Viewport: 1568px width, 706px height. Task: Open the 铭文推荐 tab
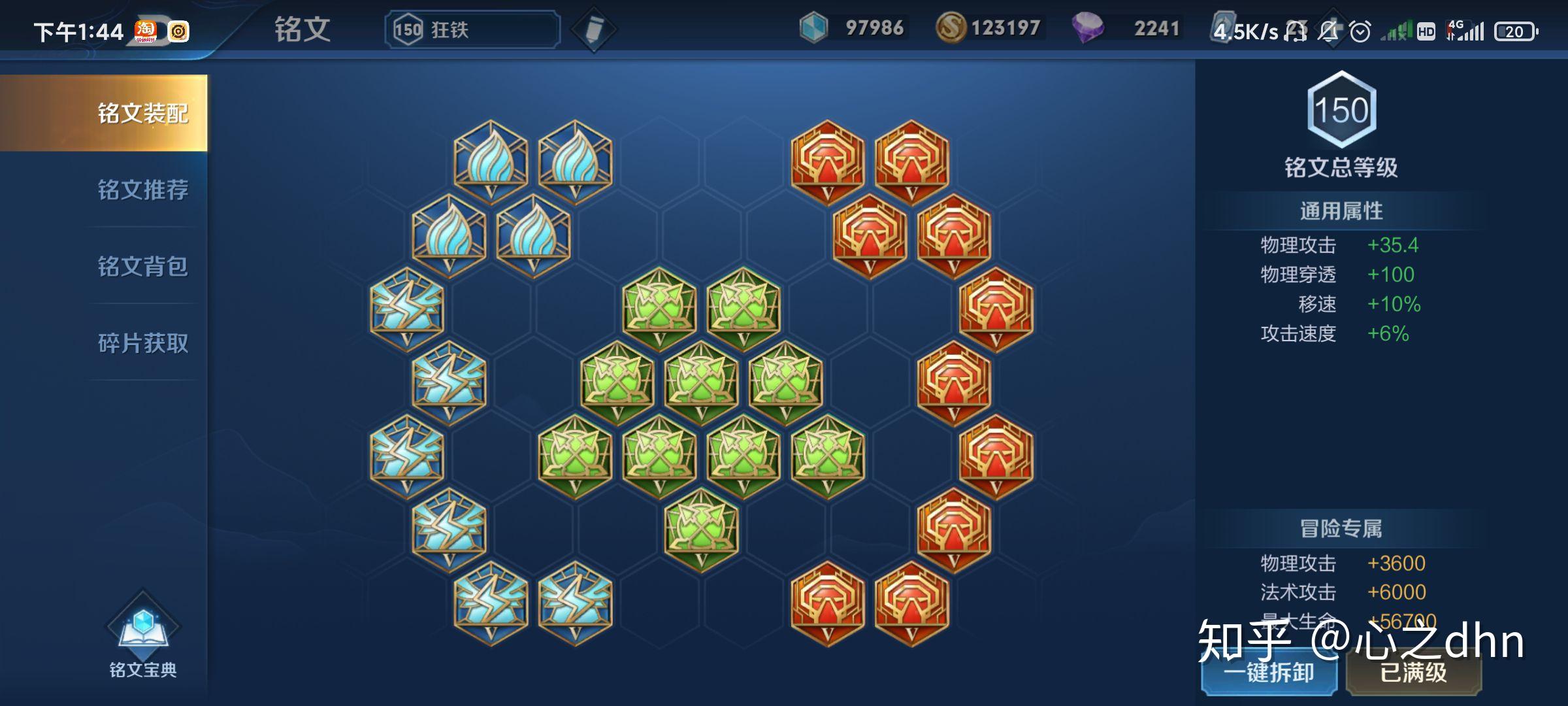tap(142, 190)
